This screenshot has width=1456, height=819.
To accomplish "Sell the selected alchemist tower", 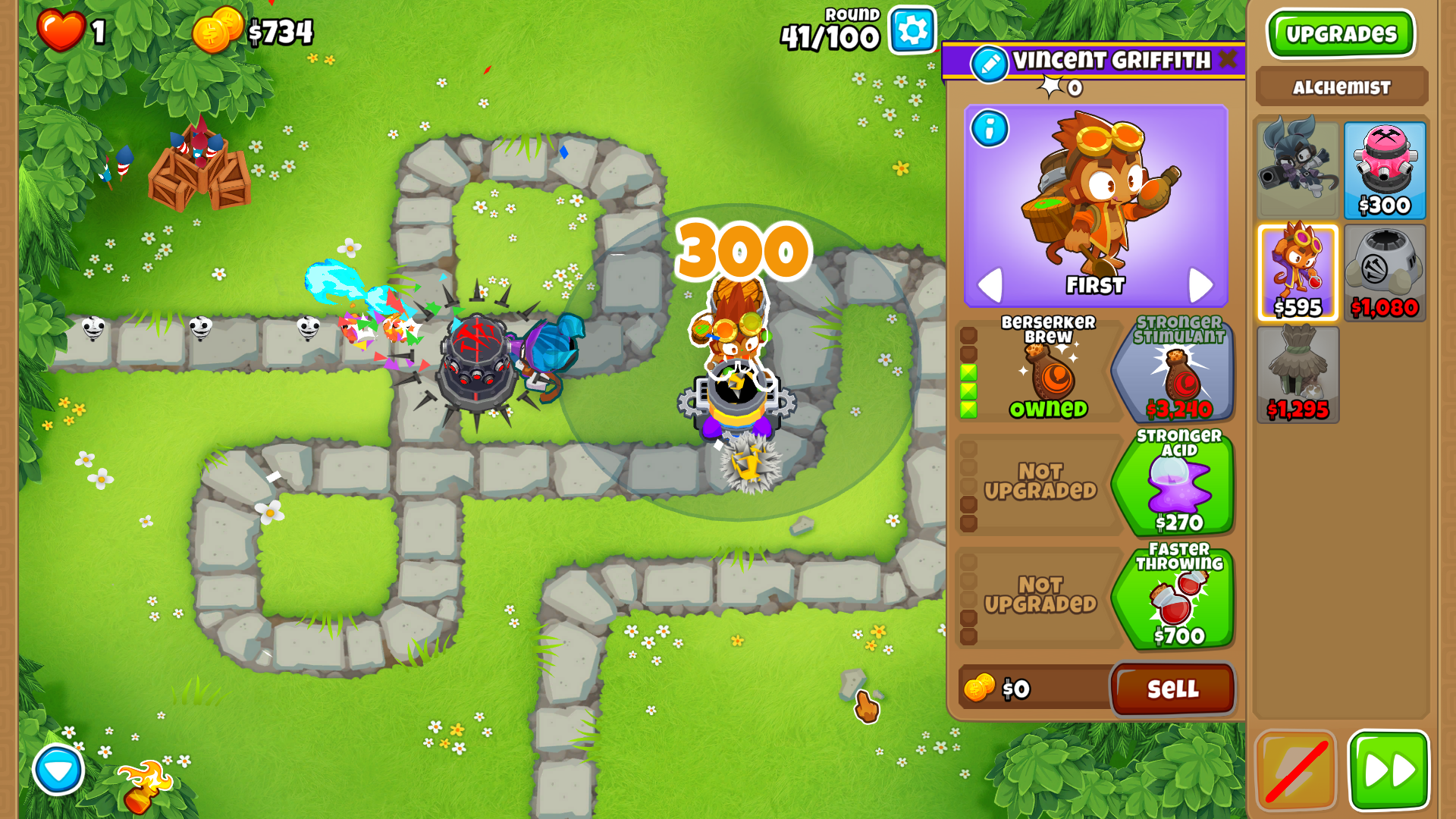I will pyautogui.click(x=1172, y=689).
